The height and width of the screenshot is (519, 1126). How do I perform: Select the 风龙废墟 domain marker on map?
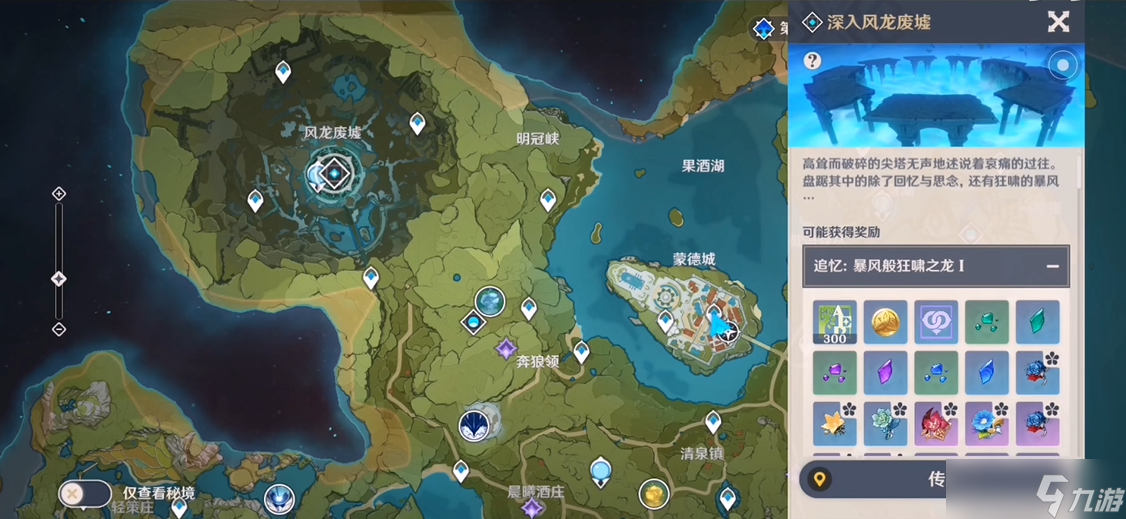[x=329, y=176]
